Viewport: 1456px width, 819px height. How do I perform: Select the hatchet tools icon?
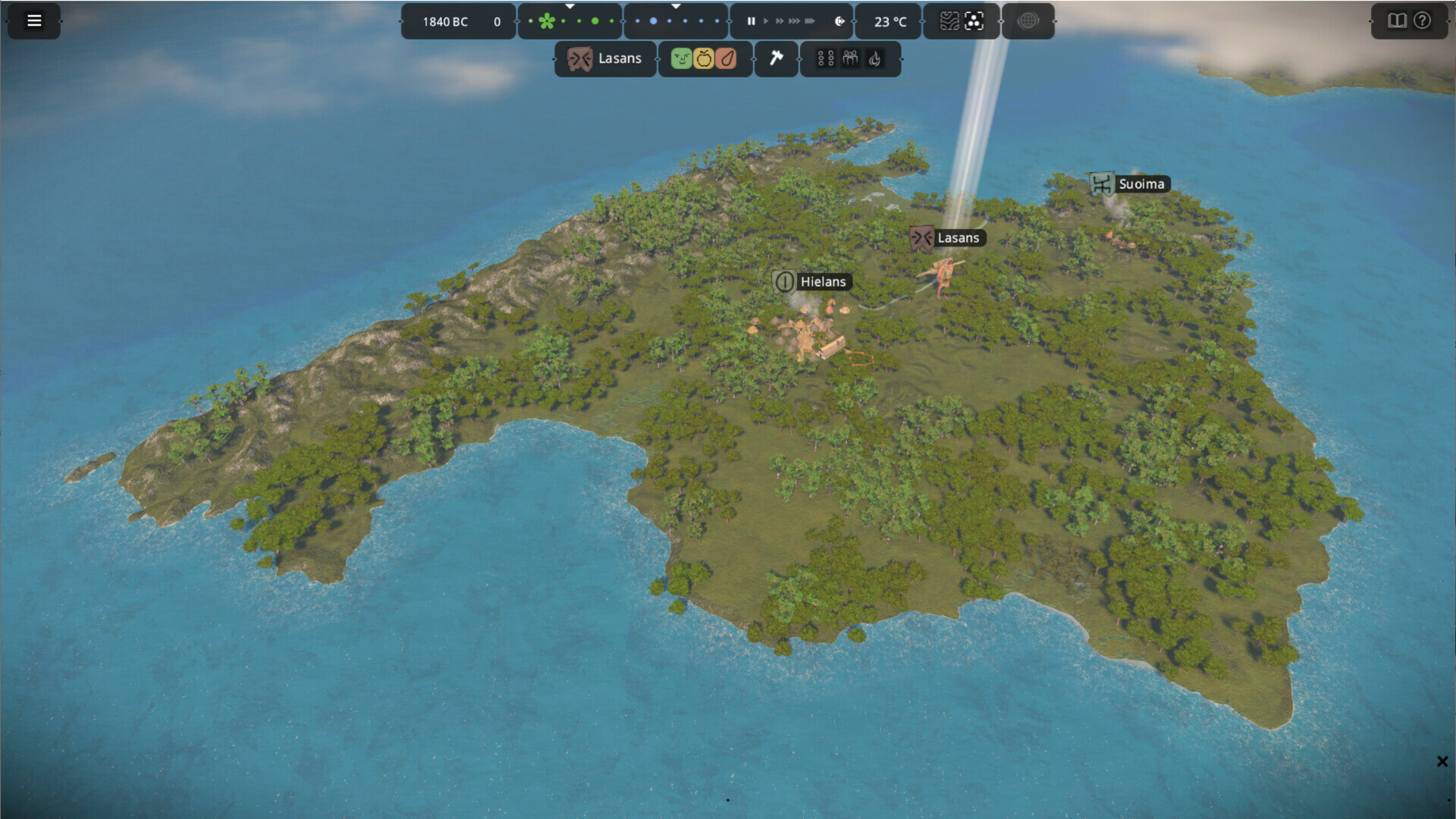click(777, 58)
